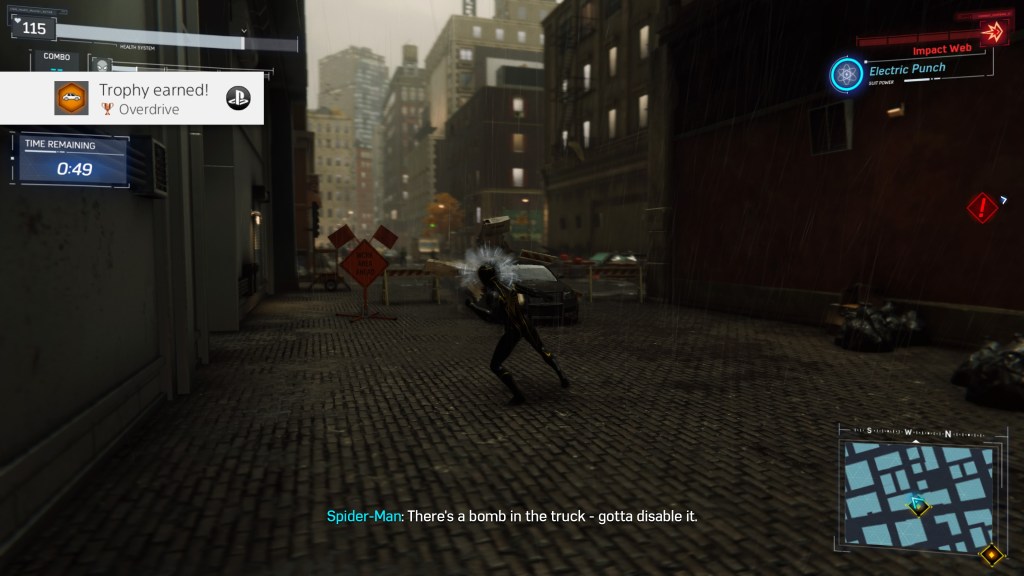The height and width of the screenshot is (576, 1024).
Task: Click the Overdrive trophy car thumbnail
Action: pyautogui.click(x=71, y=98)
